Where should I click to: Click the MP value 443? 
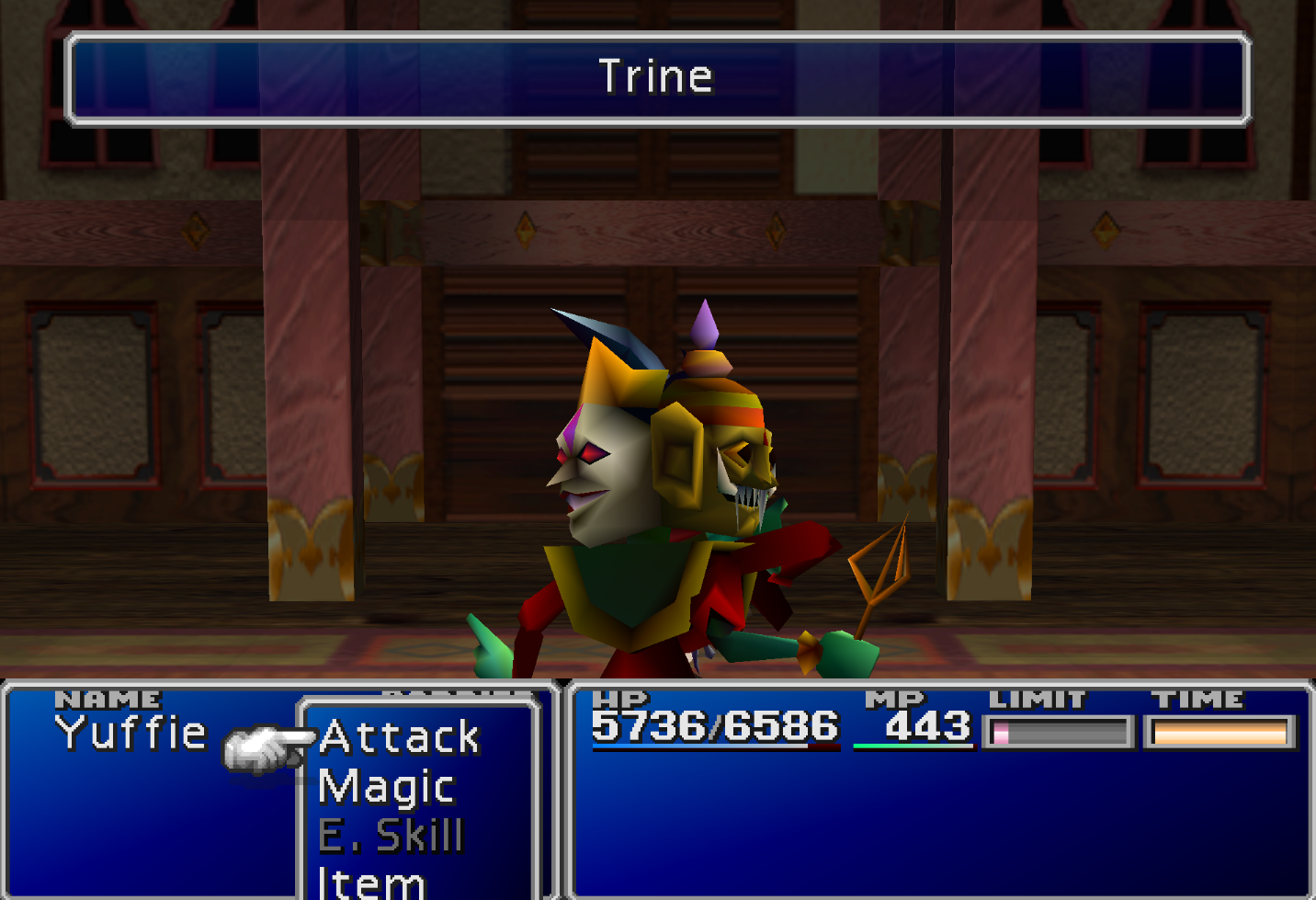coord(928,728)
